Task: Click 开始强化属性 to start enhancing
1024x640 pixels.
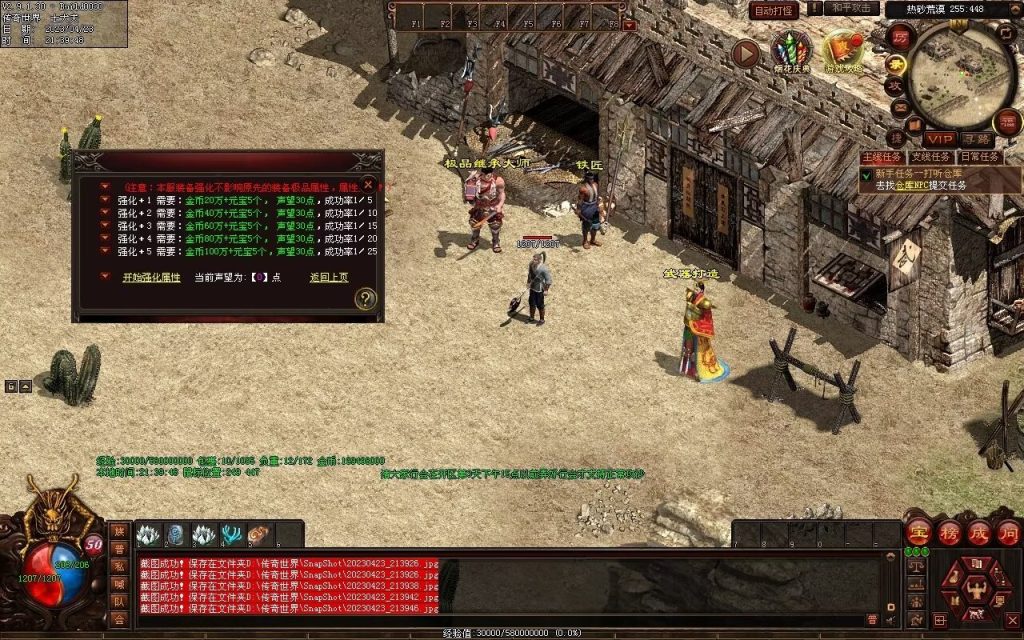Action: coord(151,277)
